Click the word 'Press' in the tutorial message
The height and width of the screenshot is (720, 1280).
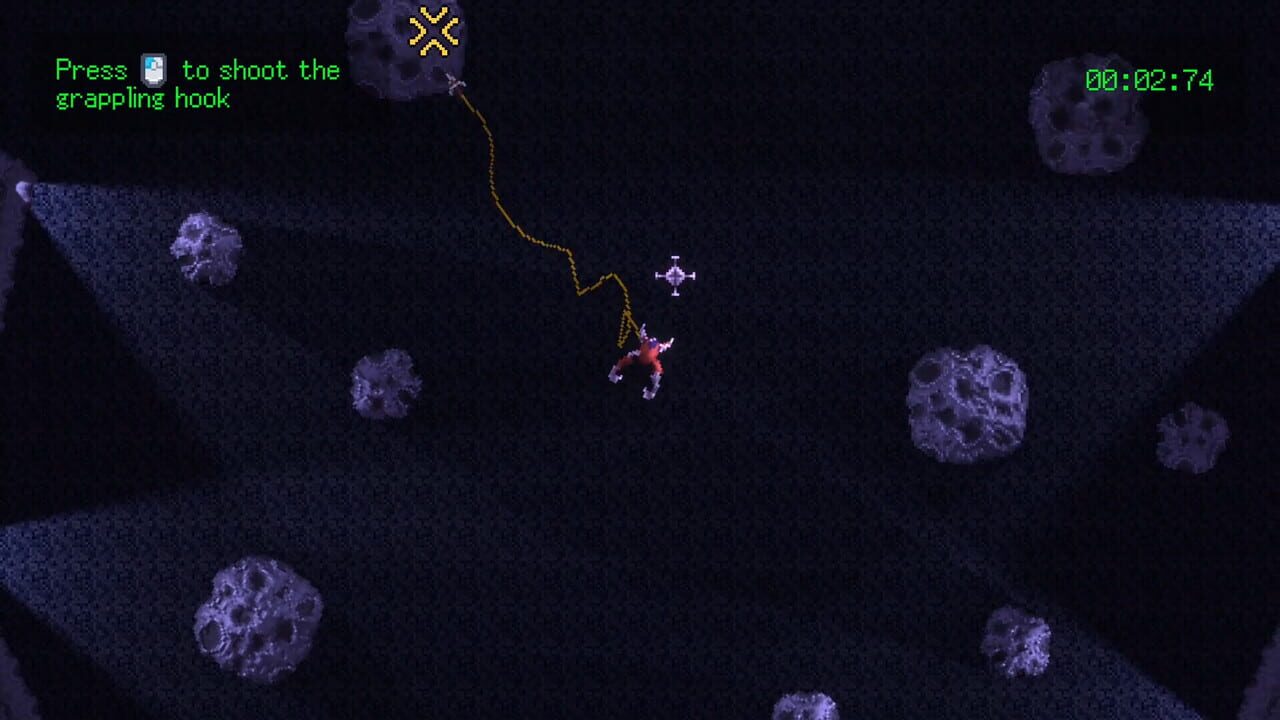[92, 70]
